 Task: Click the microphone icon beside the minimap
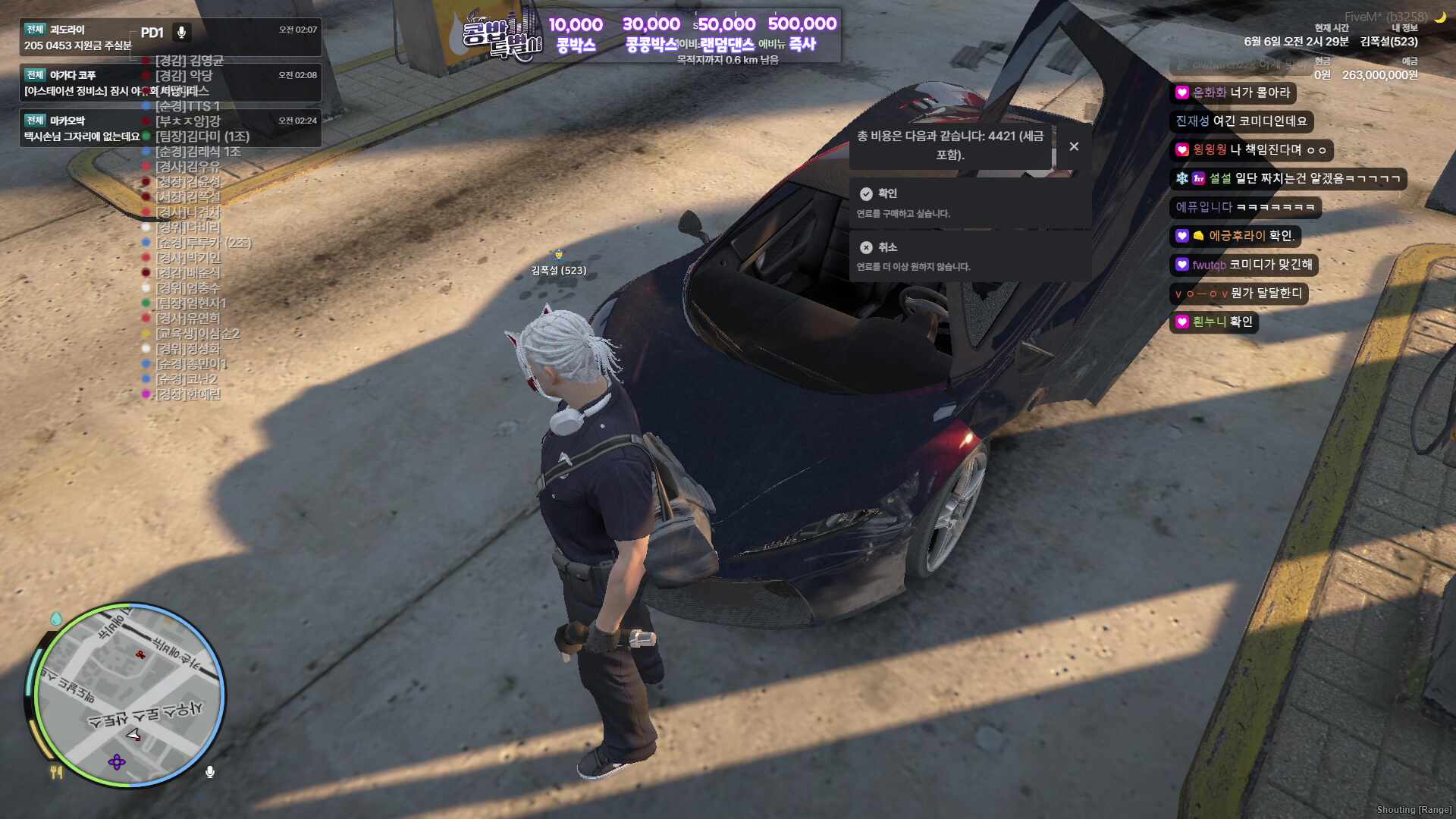210,772
